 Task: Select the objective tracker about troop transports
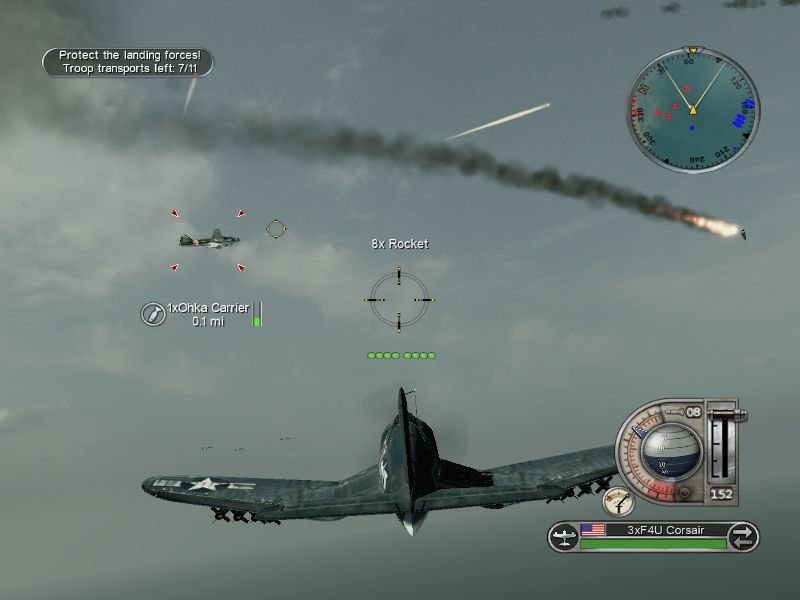(128, 62)
